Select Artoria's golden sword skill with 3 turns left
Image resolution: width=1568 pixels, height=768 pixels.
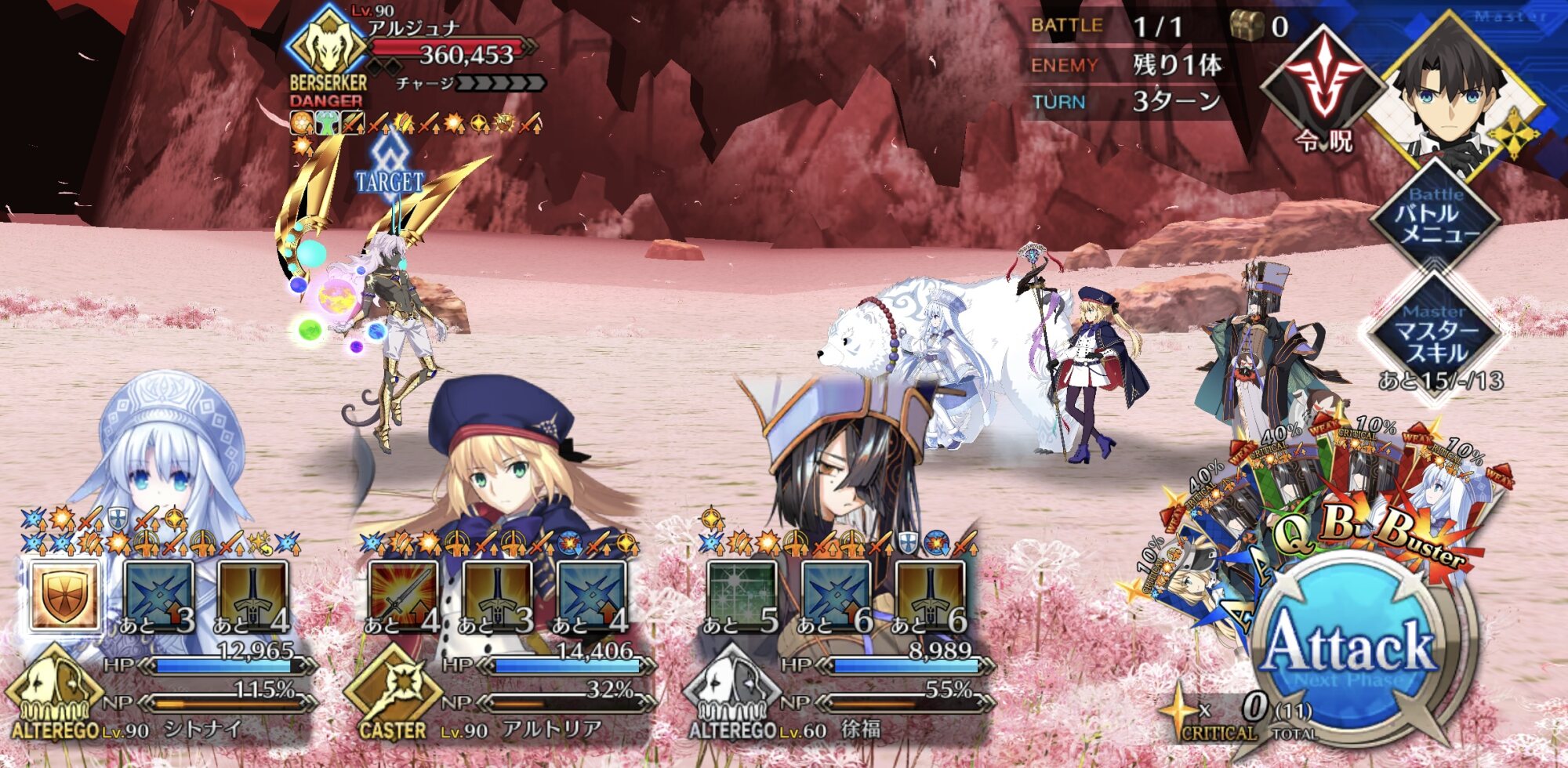pyautogui.click(x=498, y=594)
